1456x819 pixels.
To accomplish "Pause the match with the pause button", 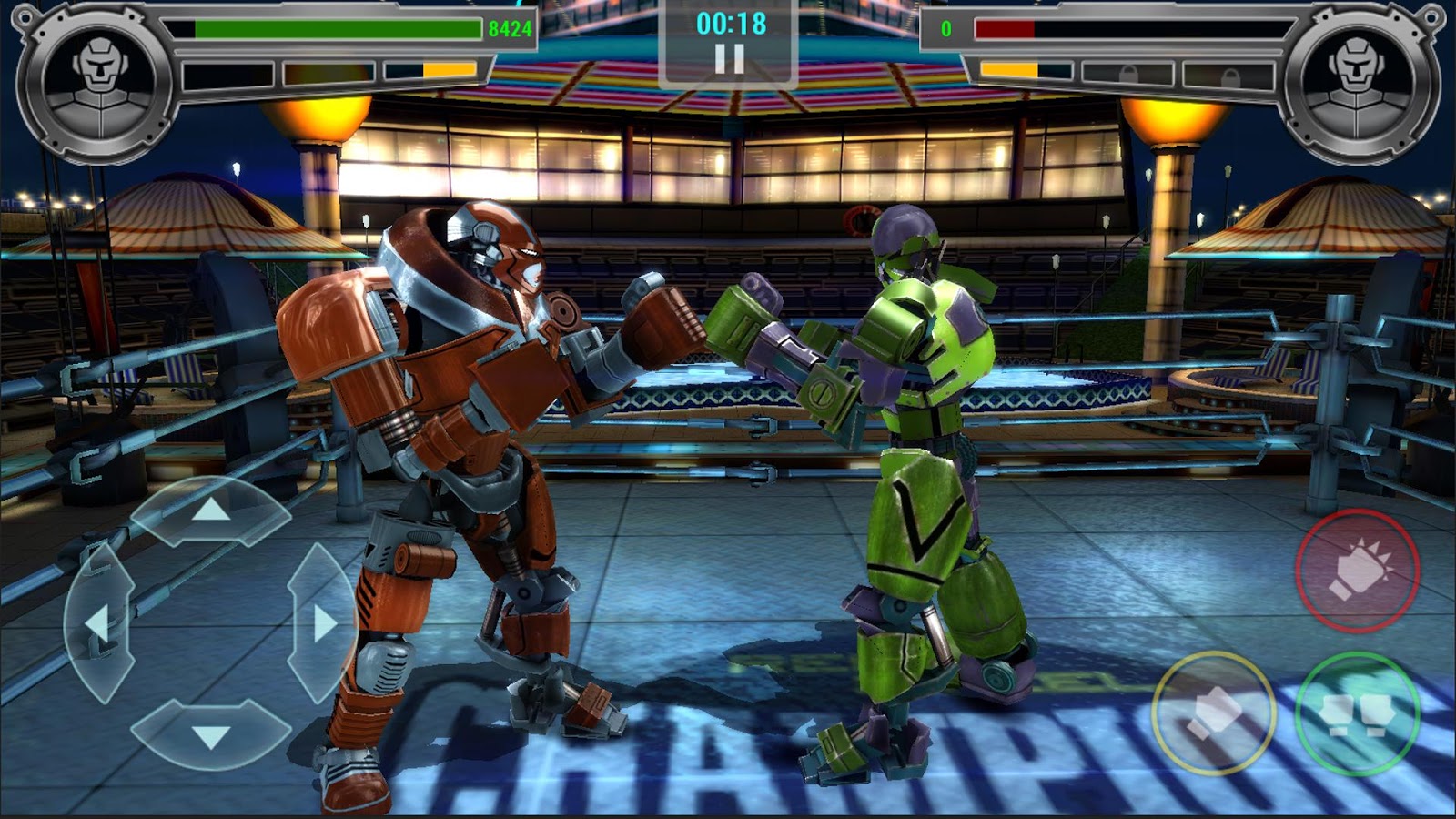I will point(728,59).
